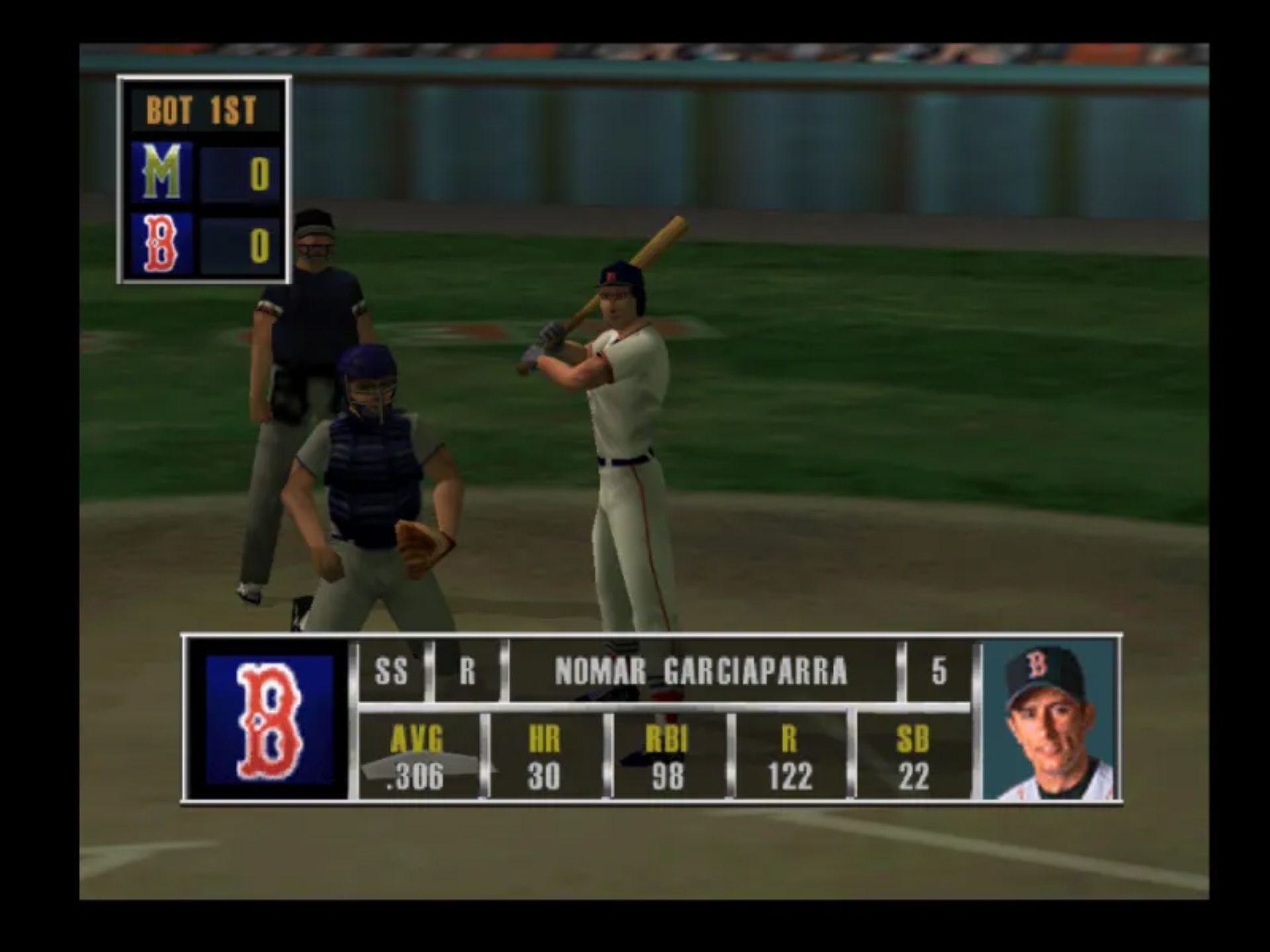Select the large Red Sox logo in batter panel

[269, 720]
